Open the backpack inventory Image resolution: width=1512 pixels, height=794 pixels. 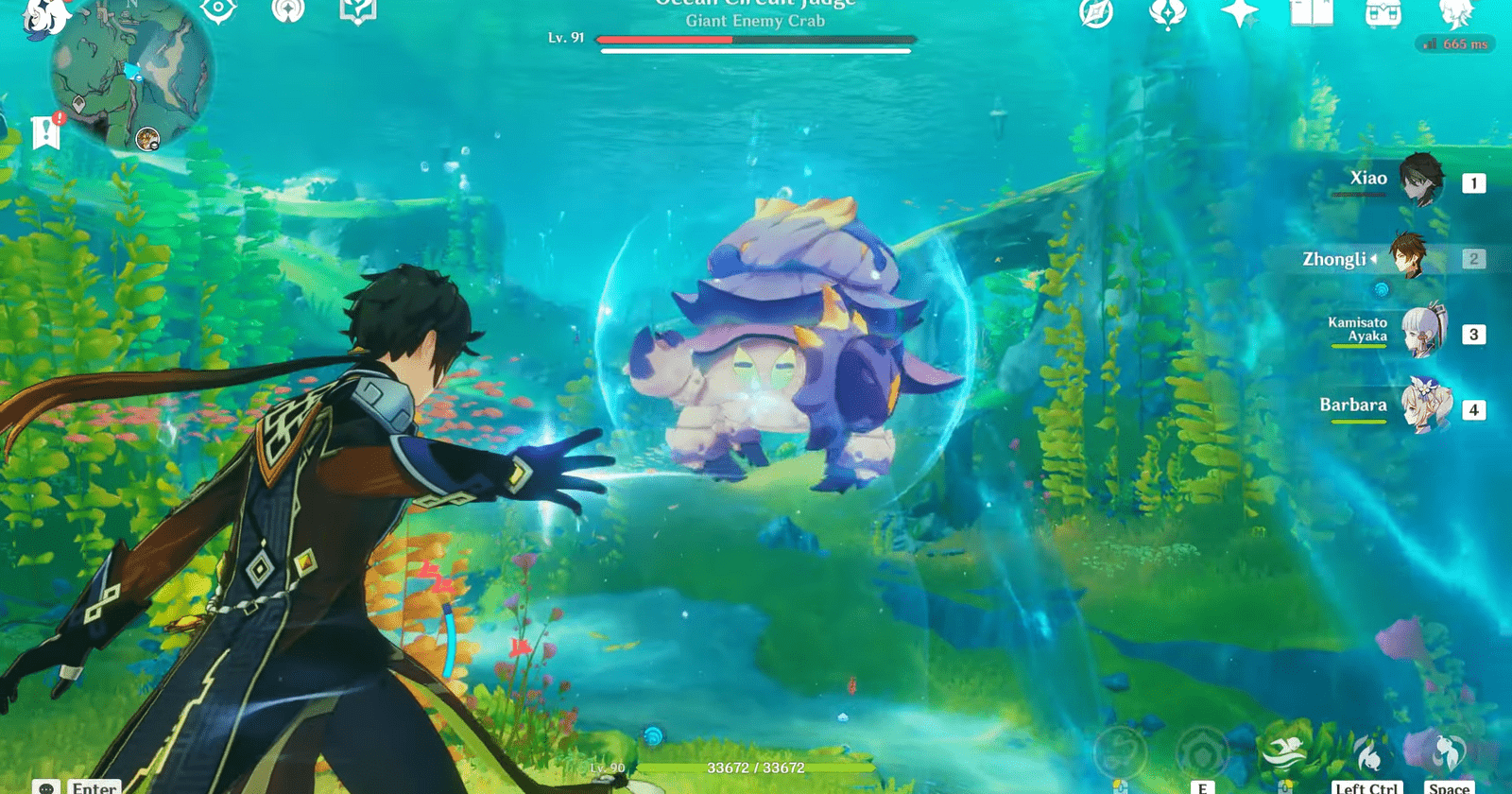coord(1383,13)
